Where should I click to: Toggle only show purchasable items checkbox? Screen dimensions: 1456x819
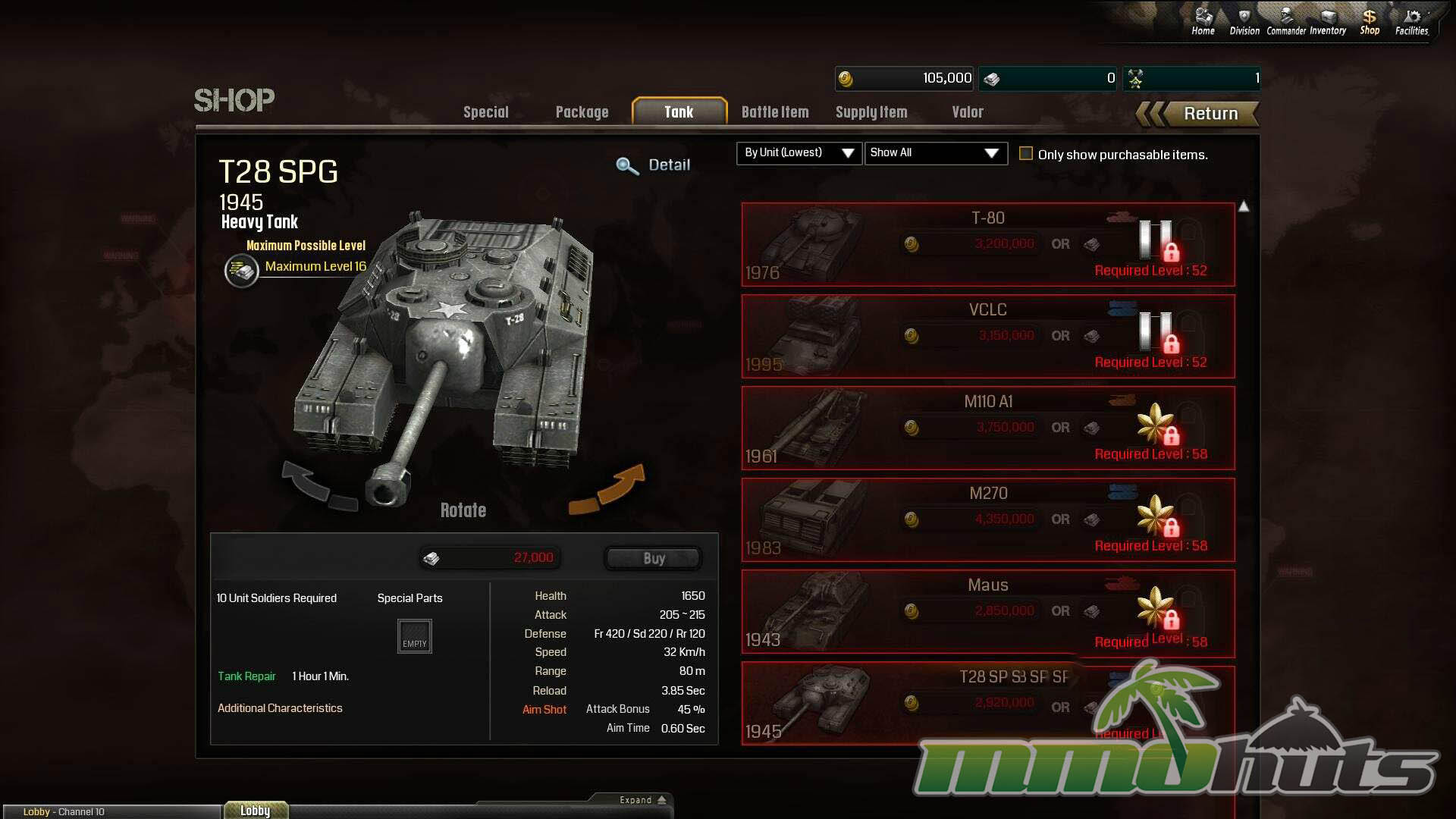tap(1026, 154)
